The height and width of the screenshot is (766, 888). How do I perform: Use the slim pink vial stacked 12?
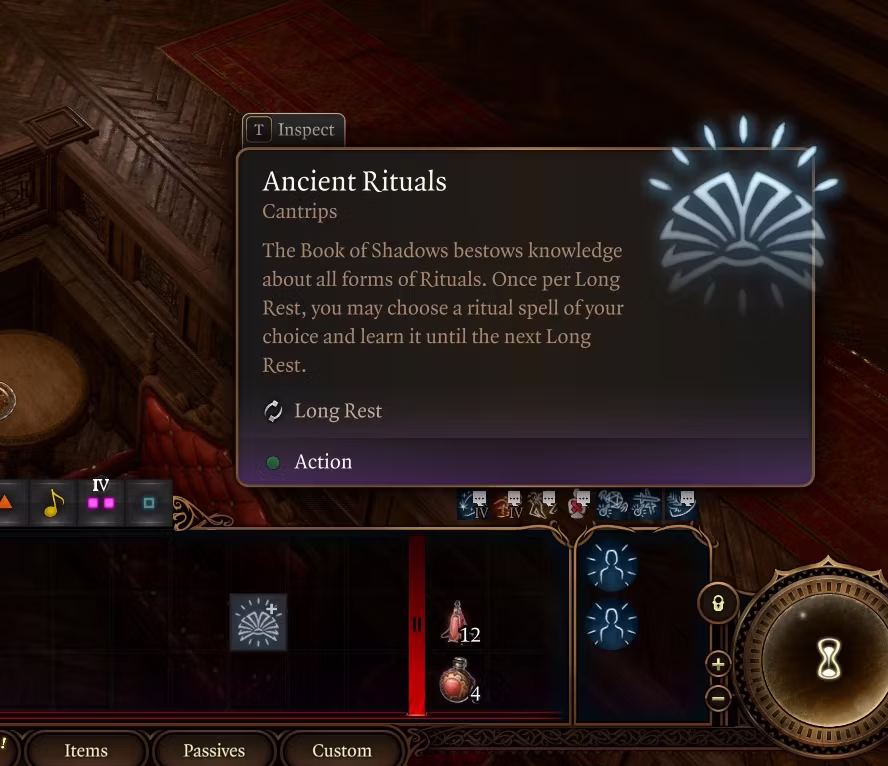(457, 622)
